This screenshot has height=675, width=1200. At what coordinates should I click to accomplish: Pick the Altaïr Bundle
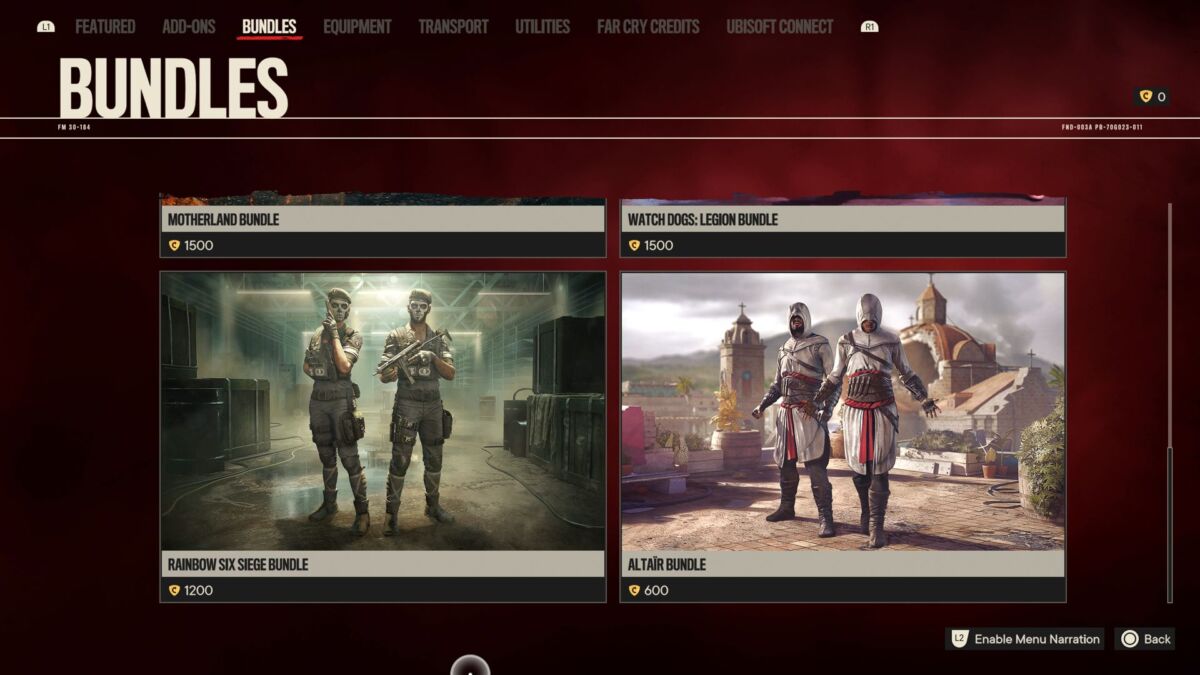(x=842, y=436)
